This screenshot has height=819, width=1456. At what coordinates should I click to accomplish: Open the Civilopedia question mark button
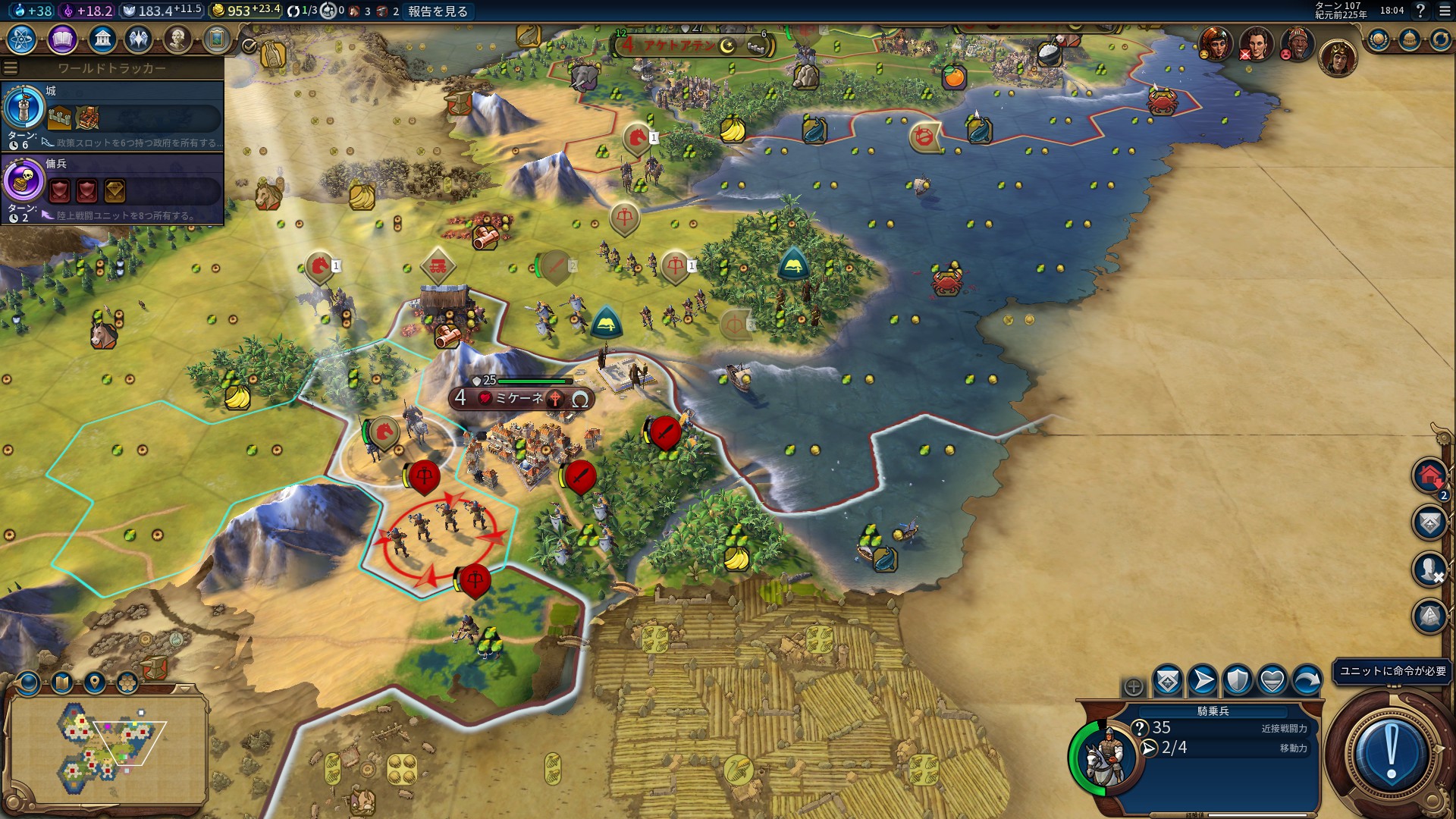tap(1420, 11)
